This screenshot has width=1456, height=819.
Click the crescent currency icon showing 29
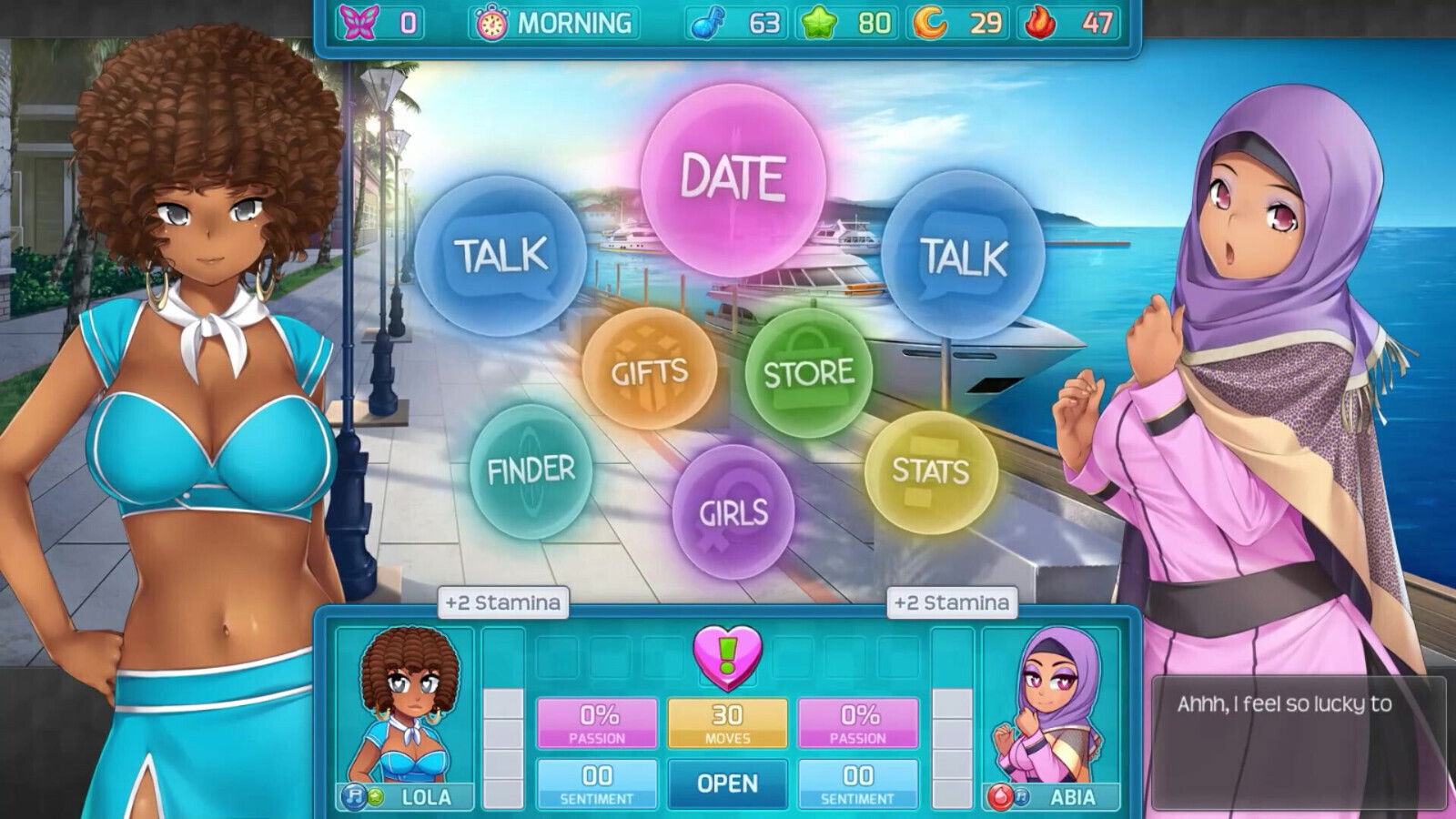click(x=931, y=24)
